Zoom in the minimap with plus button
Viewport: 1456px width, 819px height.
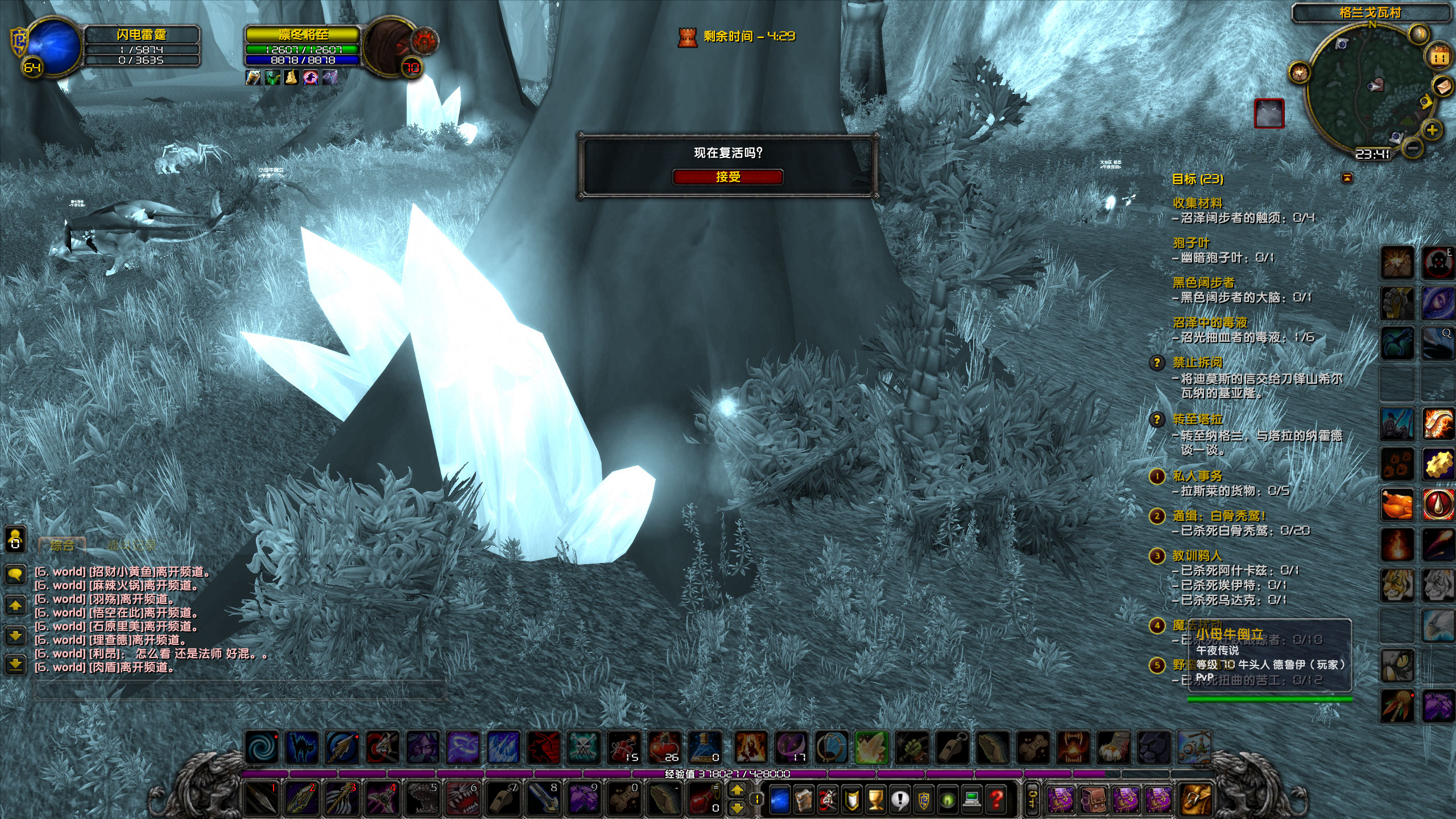1432,130
